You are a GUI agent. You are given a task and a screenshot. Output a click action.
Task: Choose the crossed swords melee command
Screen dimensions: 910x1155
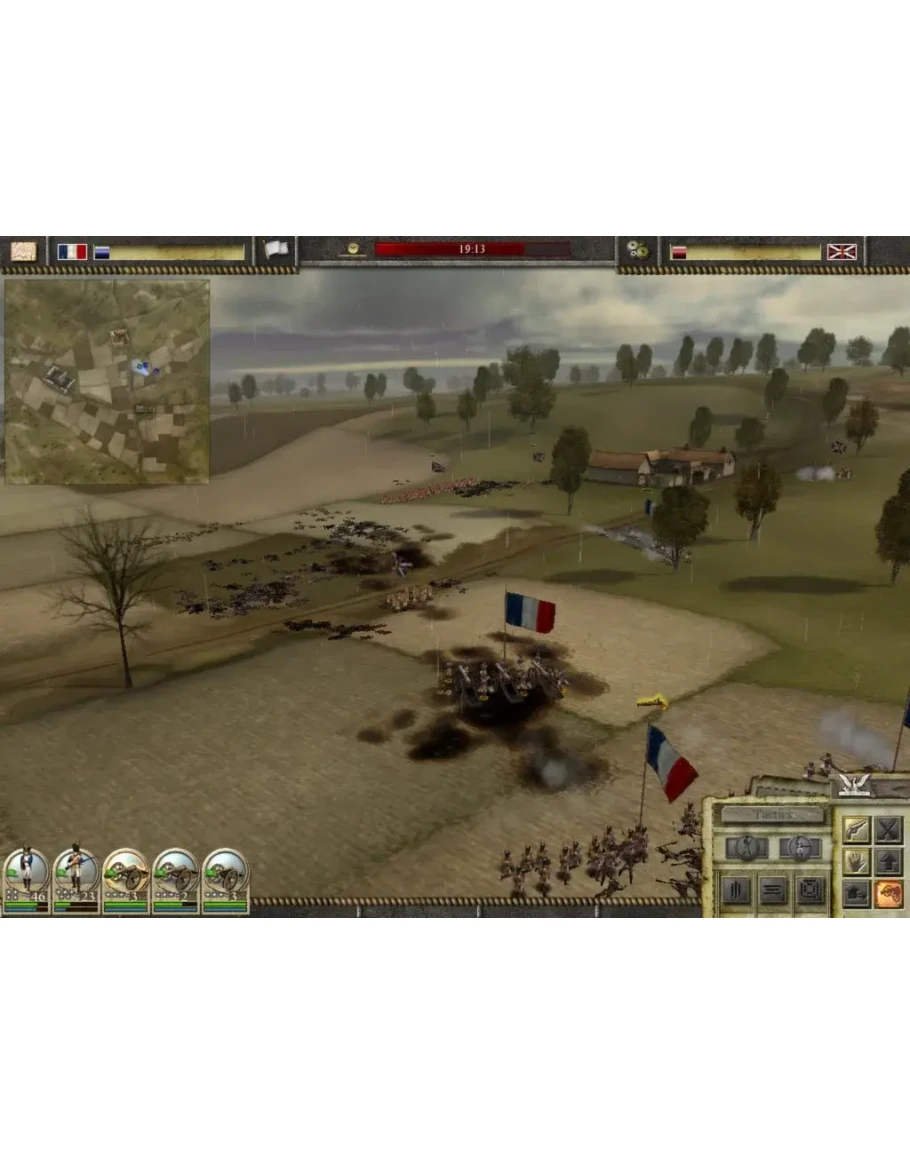pyautogui.click(x=888, y=829)
